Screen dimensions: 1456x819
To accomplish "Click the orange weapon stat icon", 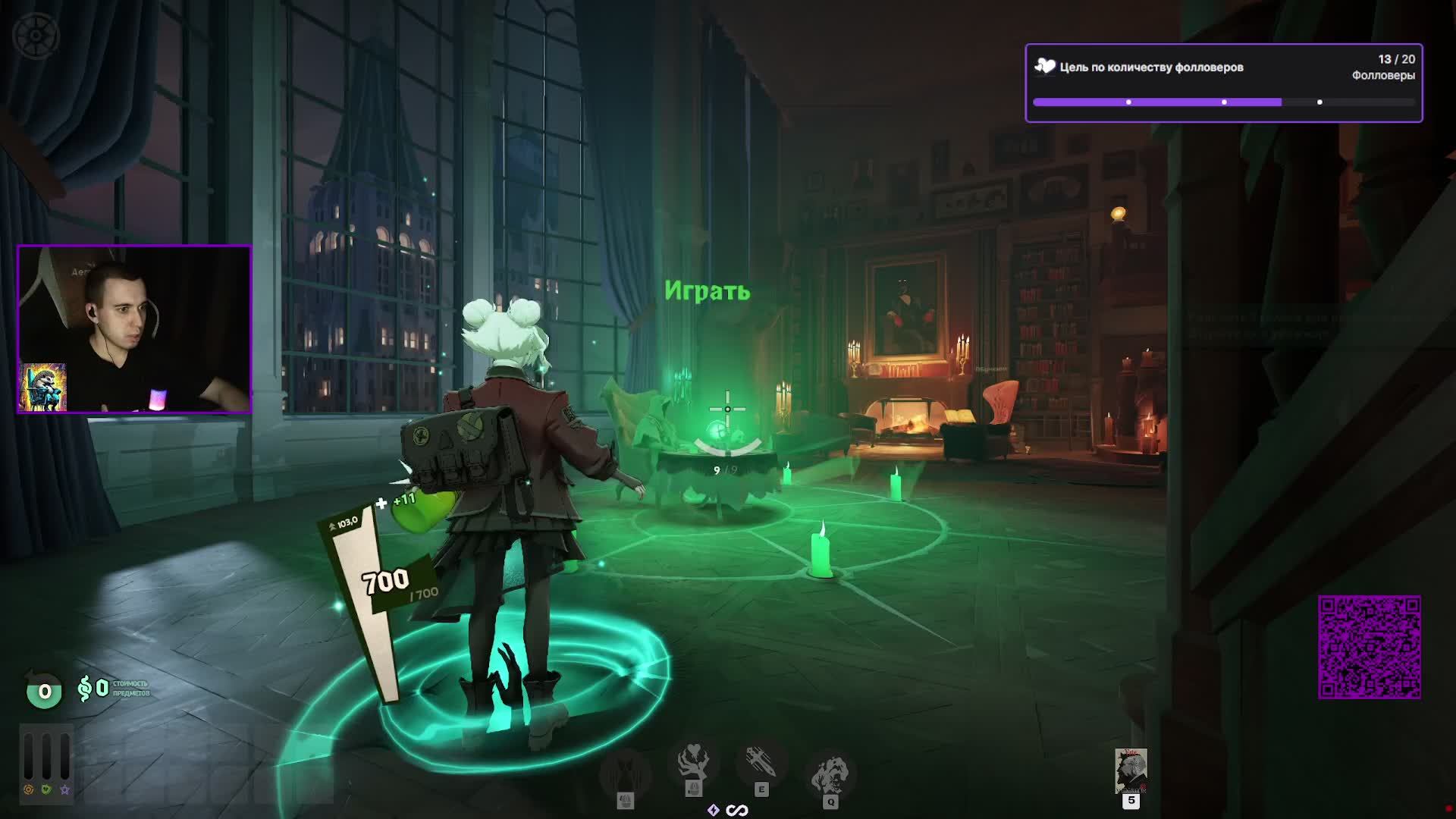I will coord(29,789).
